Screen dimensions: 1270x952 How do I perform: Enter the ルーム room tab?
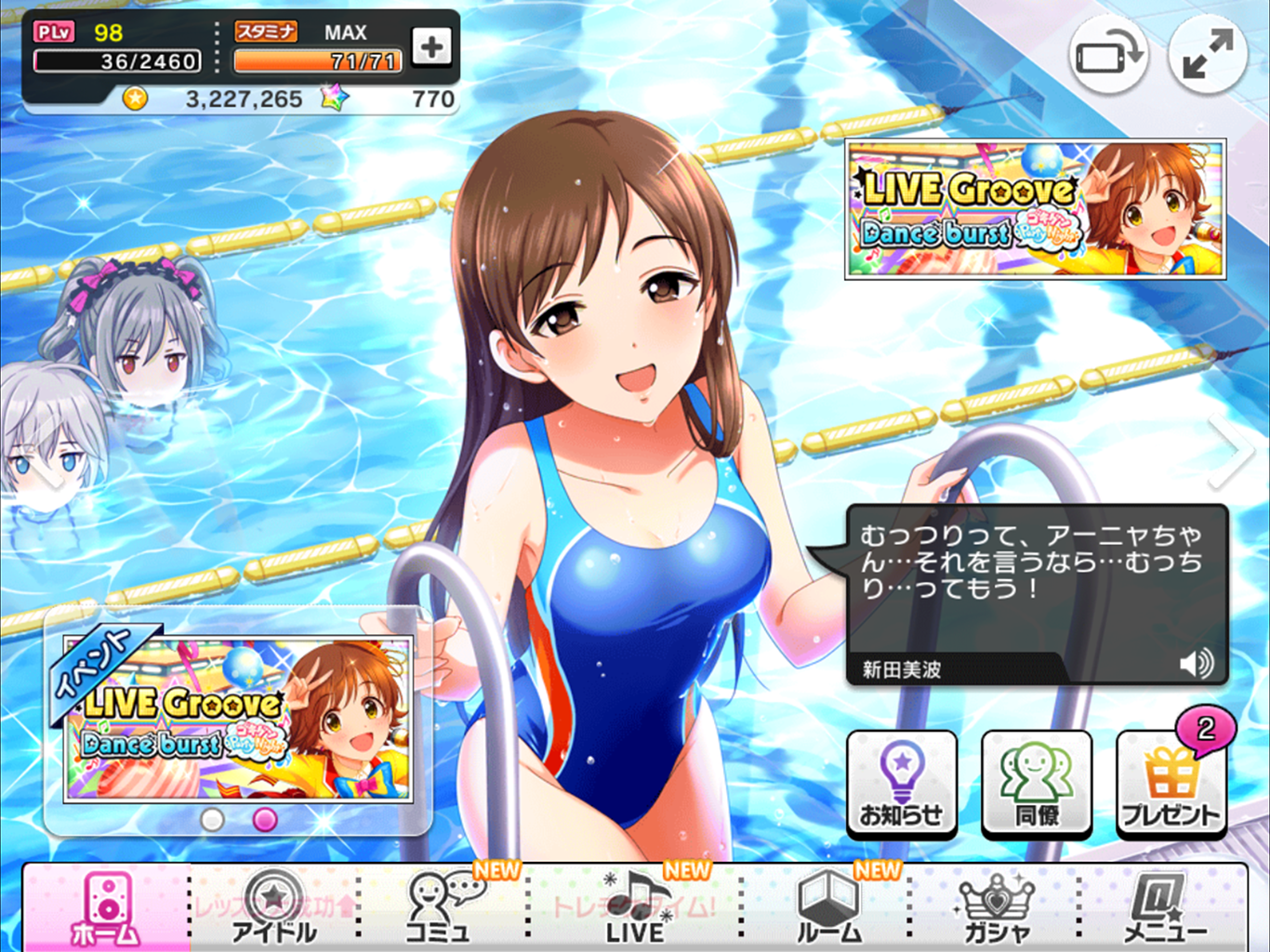tap(827, 908)
